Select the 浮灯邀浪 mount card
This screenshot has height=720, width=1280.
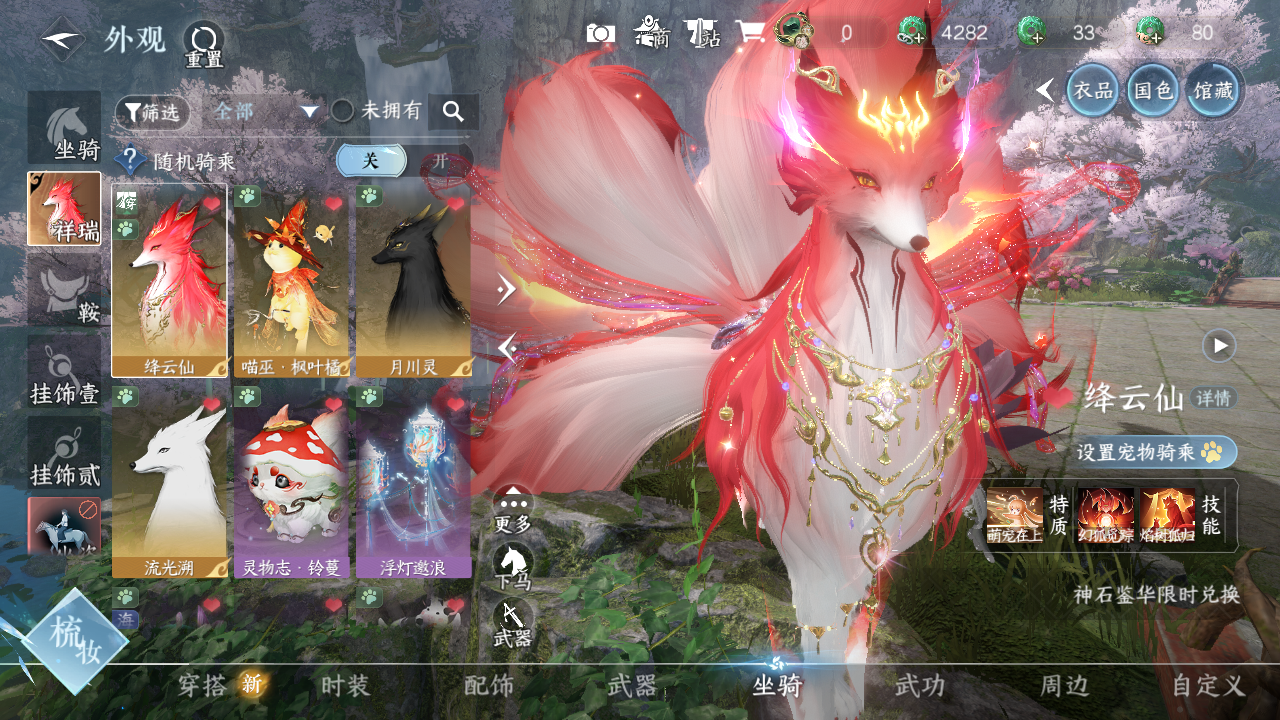pos(413,481)
